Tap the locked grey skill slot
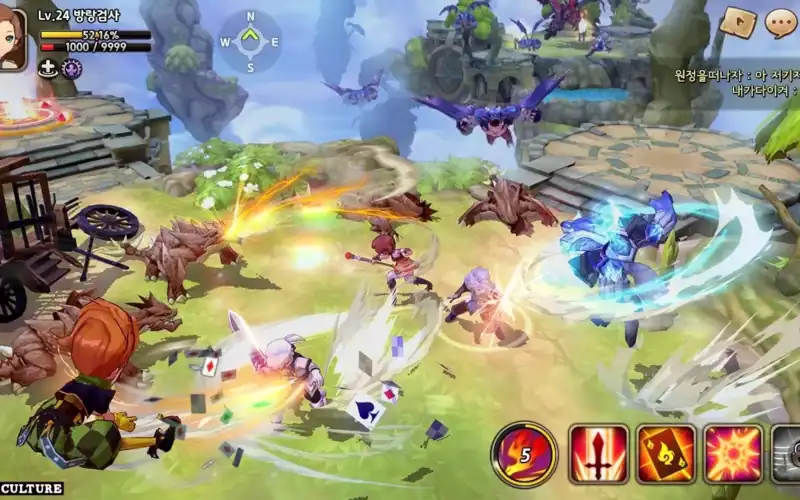This screenshot has width=800, height=500. pos(787,455)
